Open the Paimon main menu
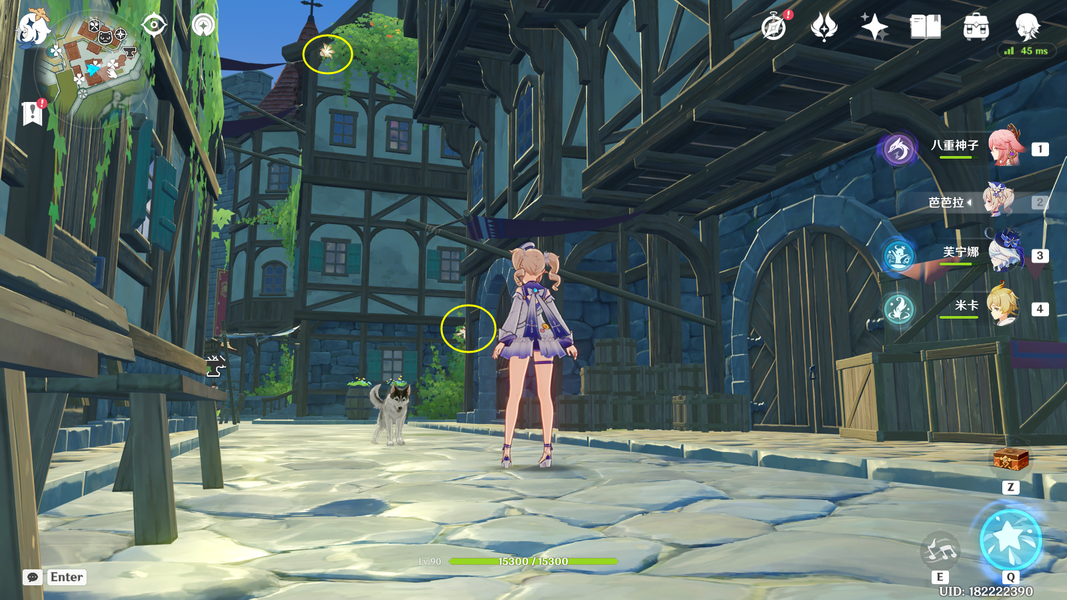 tap(34, 27)
